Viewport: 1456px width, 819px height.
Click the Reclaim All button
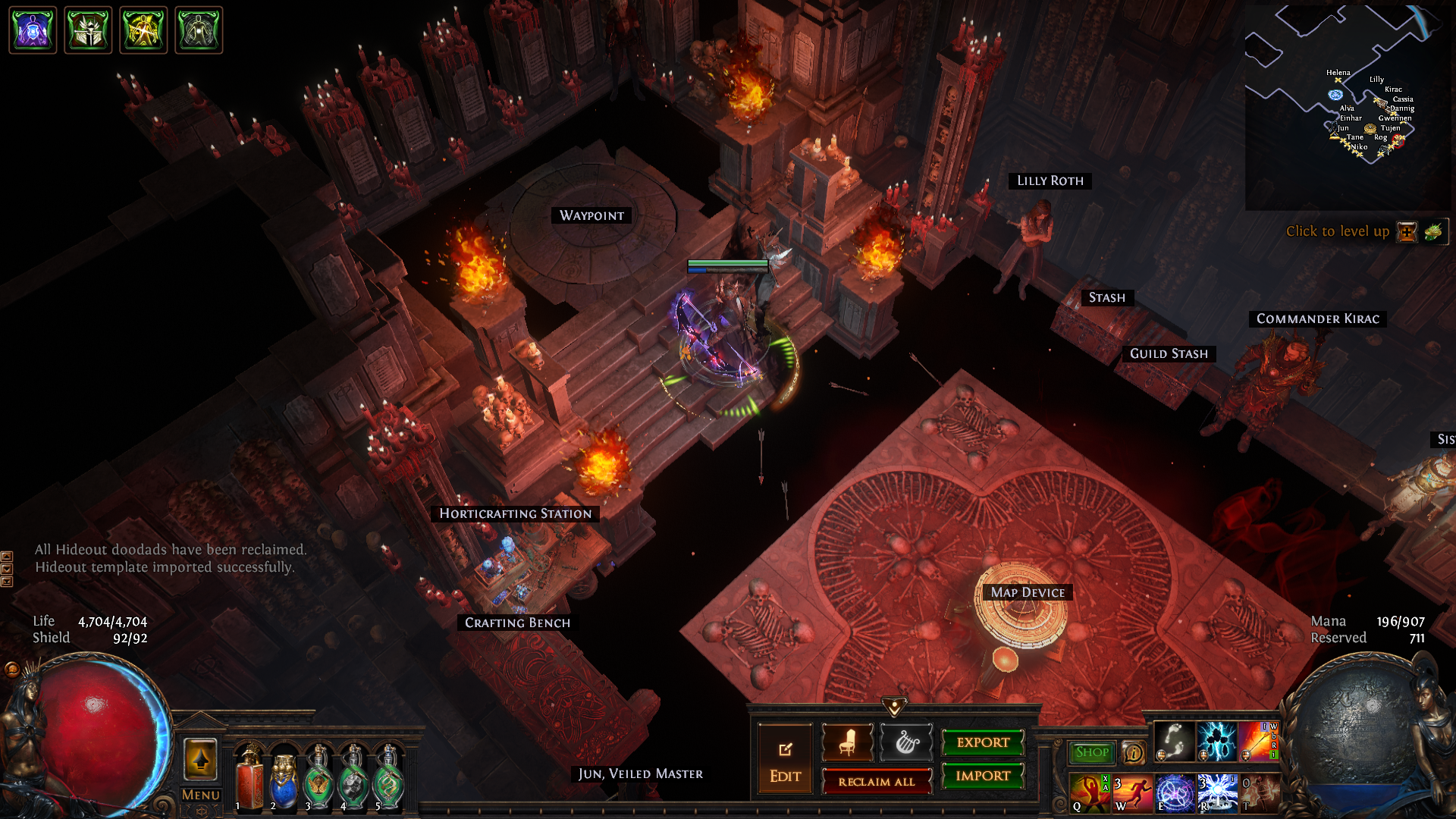tap(876, 781)
